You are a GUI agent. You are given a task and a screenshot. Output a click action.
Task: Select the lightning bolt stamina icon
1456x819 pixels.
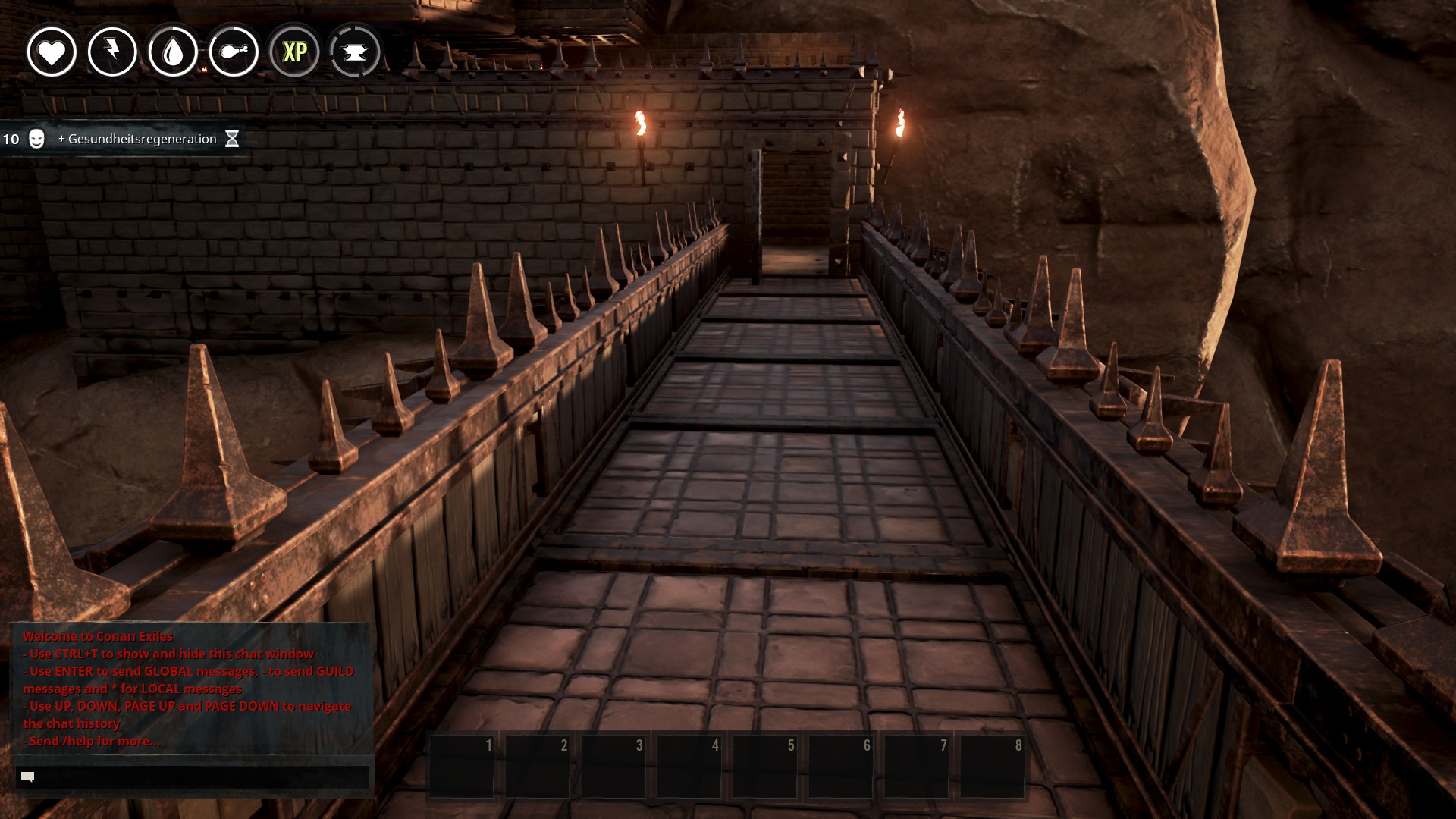(x=112, y=52)
